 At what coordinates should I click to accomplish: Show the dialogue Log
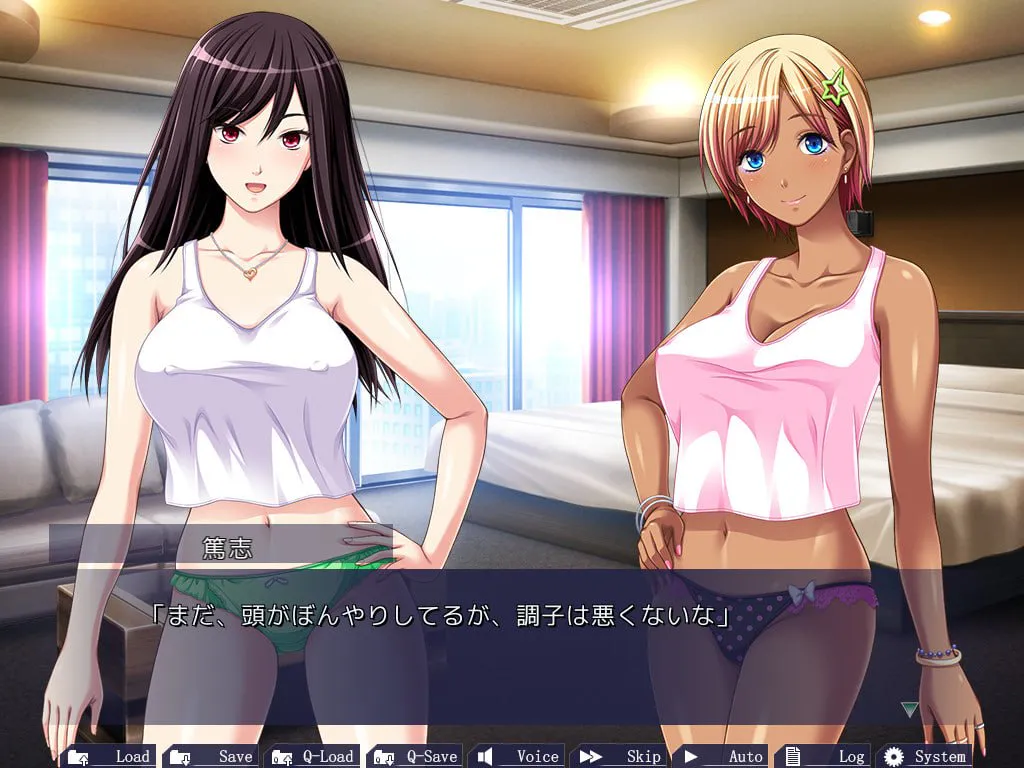click(826, 756)
